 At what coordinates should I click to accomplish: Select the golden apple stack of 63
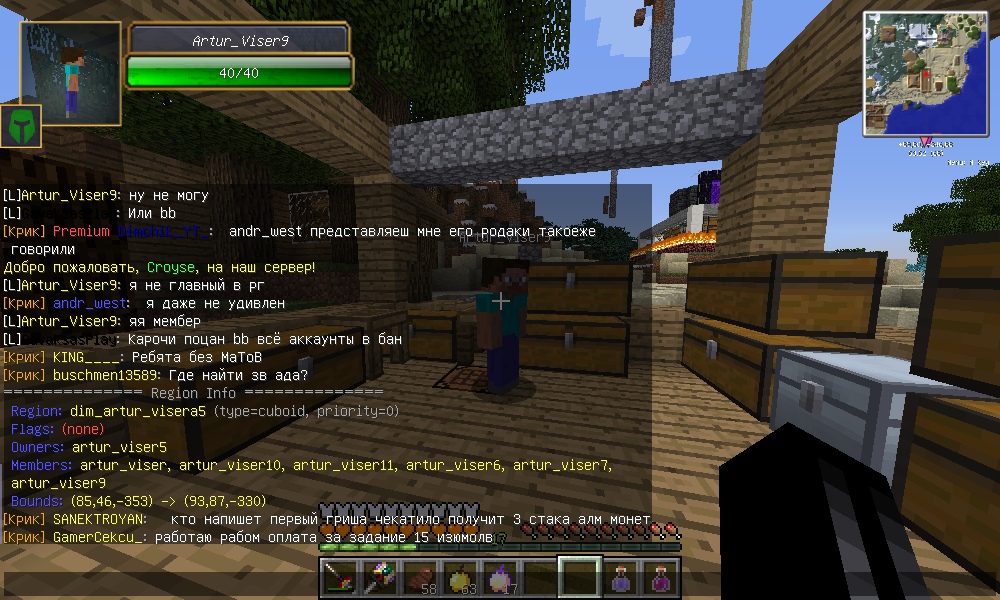(x=460, y=578)
